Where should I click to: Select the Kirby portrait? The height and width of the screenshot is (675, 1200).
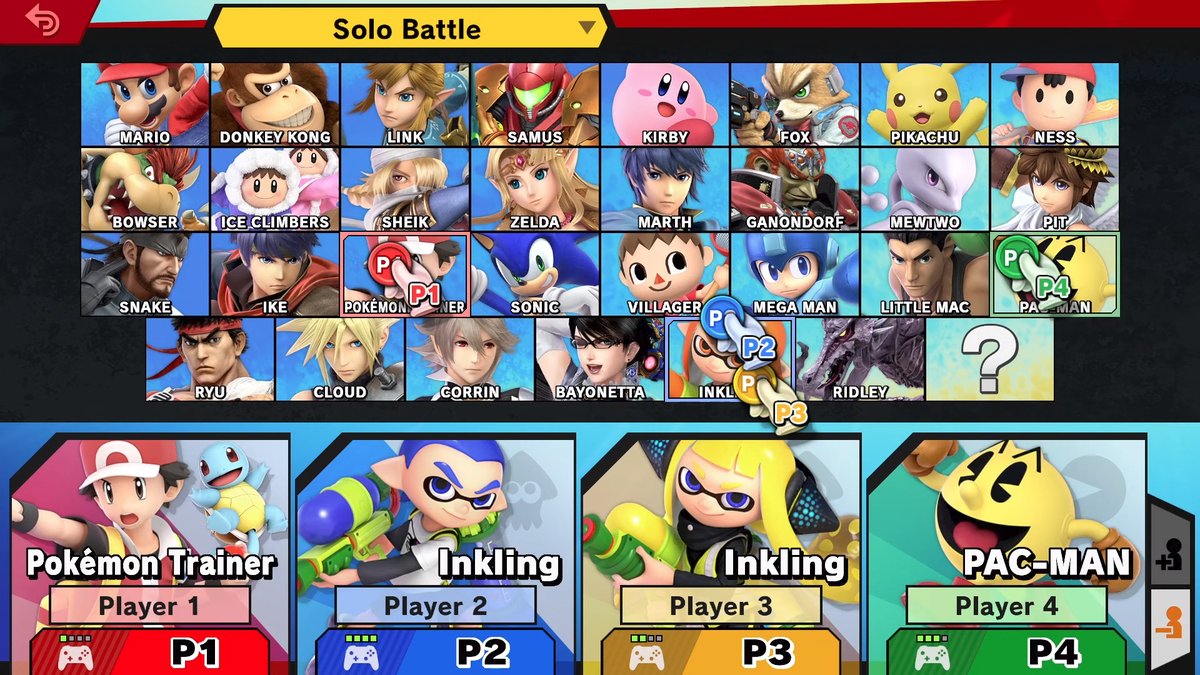pos(665,104)
